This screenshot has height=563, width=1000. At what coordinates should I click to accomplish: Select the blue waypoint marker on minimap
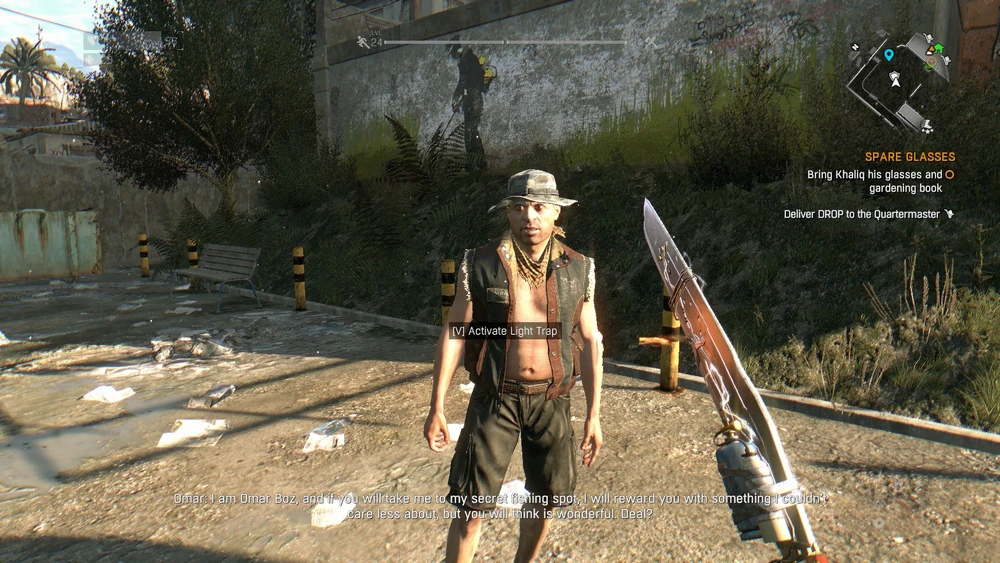pos(888,55)
